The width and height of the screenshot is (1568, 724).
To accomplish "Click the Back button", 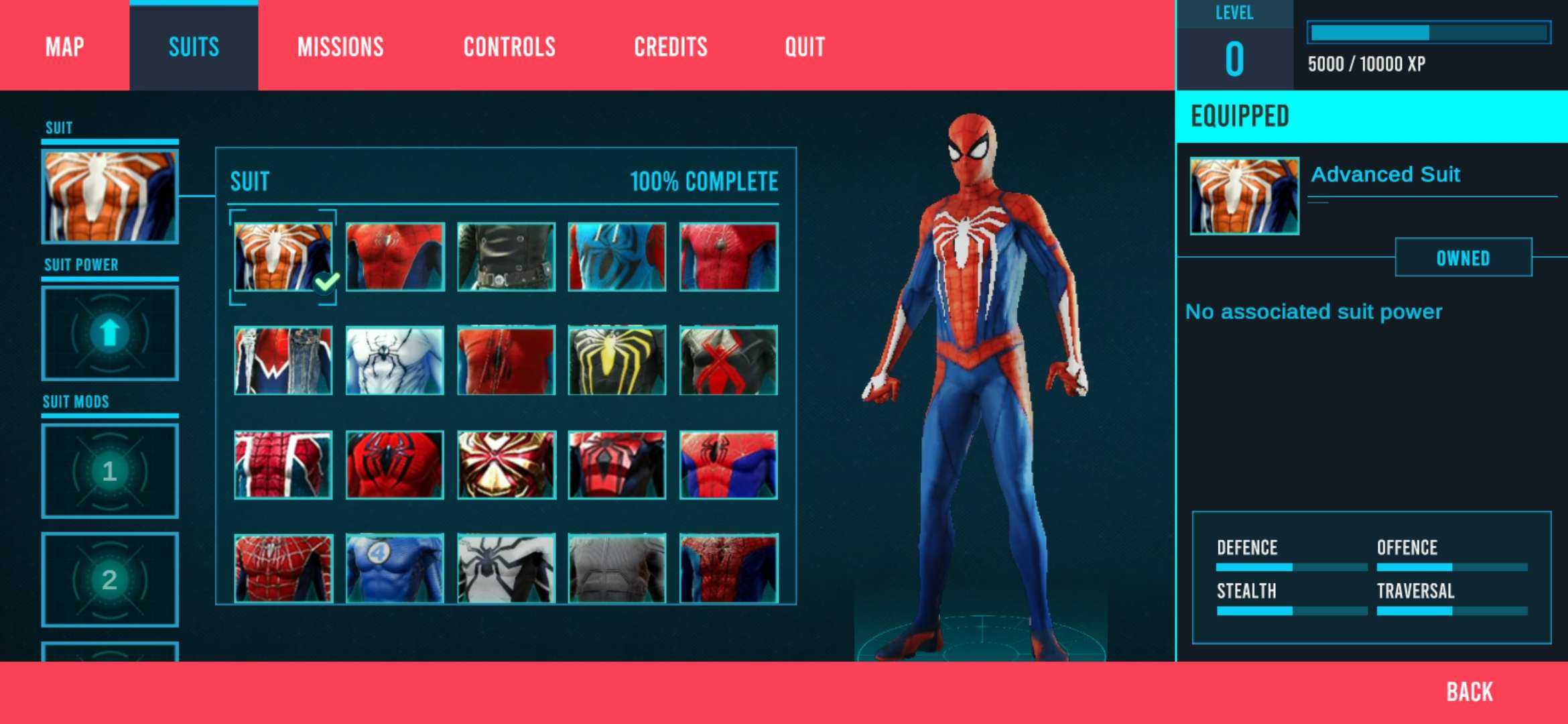I will (1469, 692).
